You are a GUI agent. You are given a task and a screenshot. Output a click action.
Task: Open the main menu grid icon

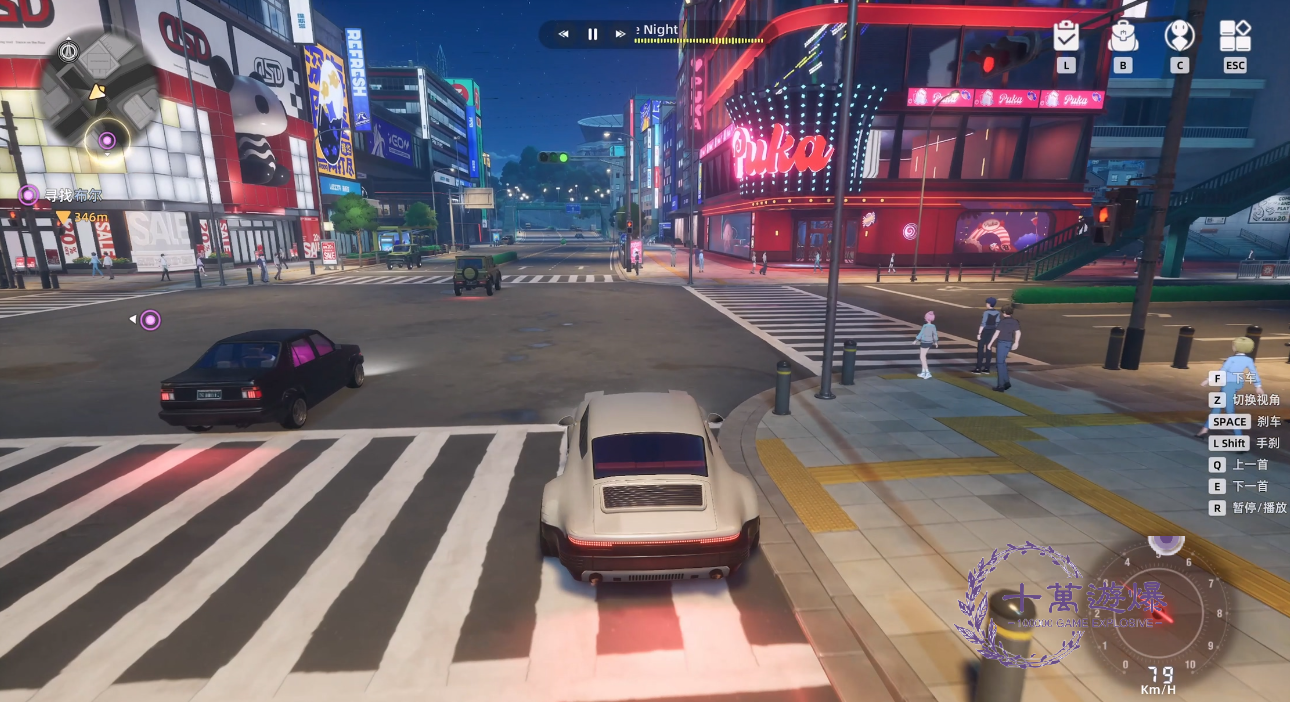[1235, 37]
